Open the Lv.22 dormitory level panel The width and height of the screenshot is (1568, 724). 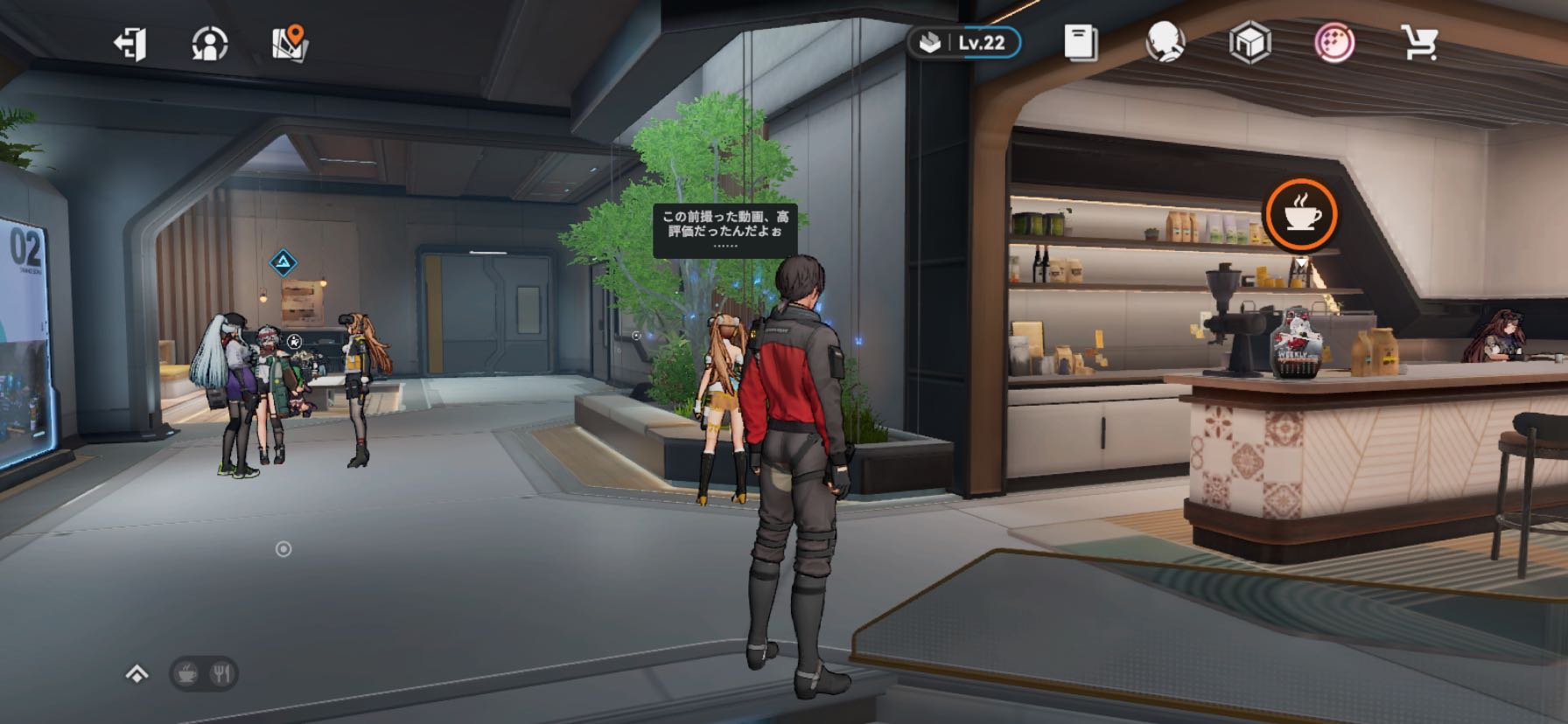point(964,42)
